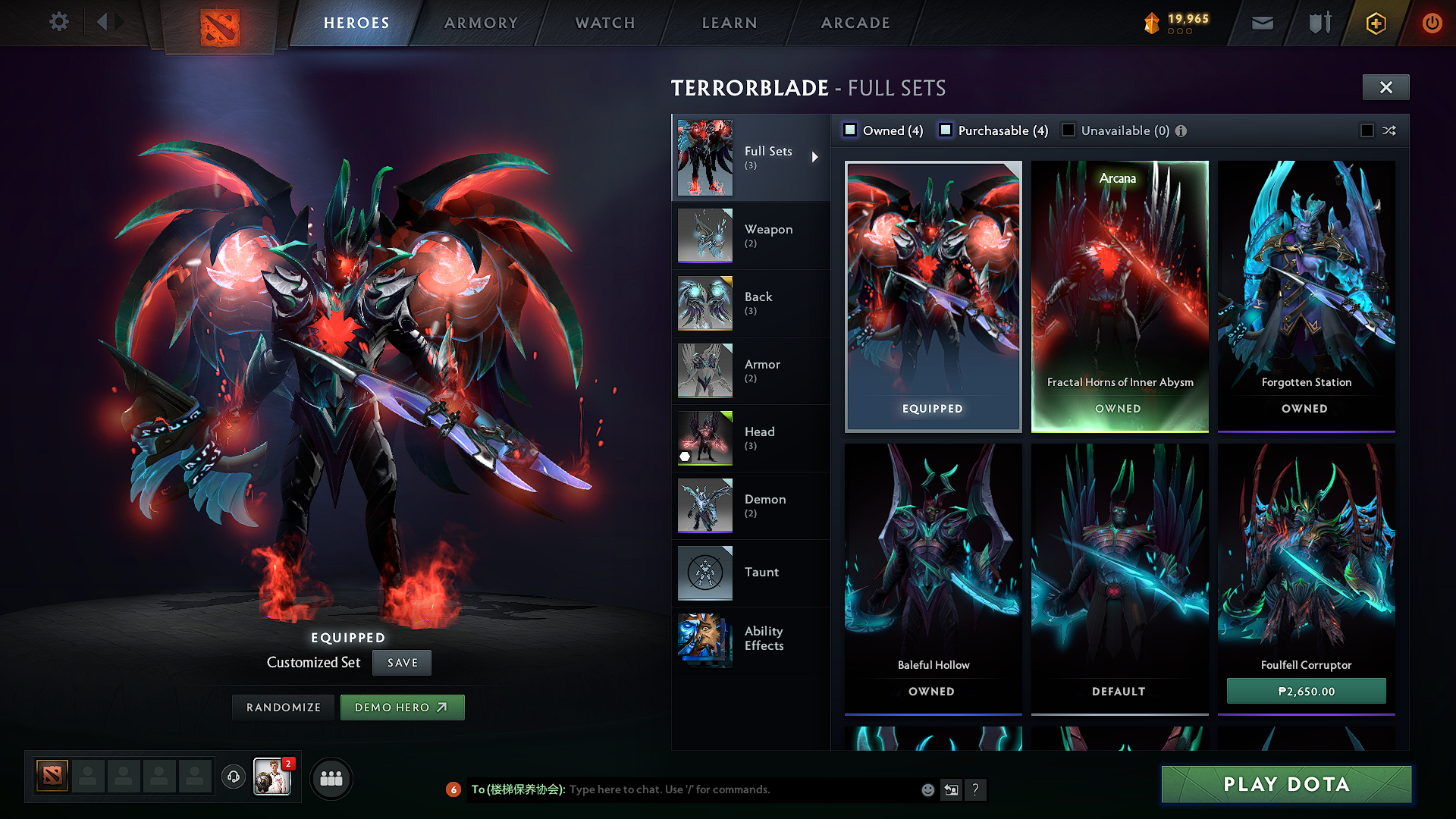This screenshot has height=819, width=1456.
Task: Close the Terrorblade full sets panel
Action: point(1385,87)
